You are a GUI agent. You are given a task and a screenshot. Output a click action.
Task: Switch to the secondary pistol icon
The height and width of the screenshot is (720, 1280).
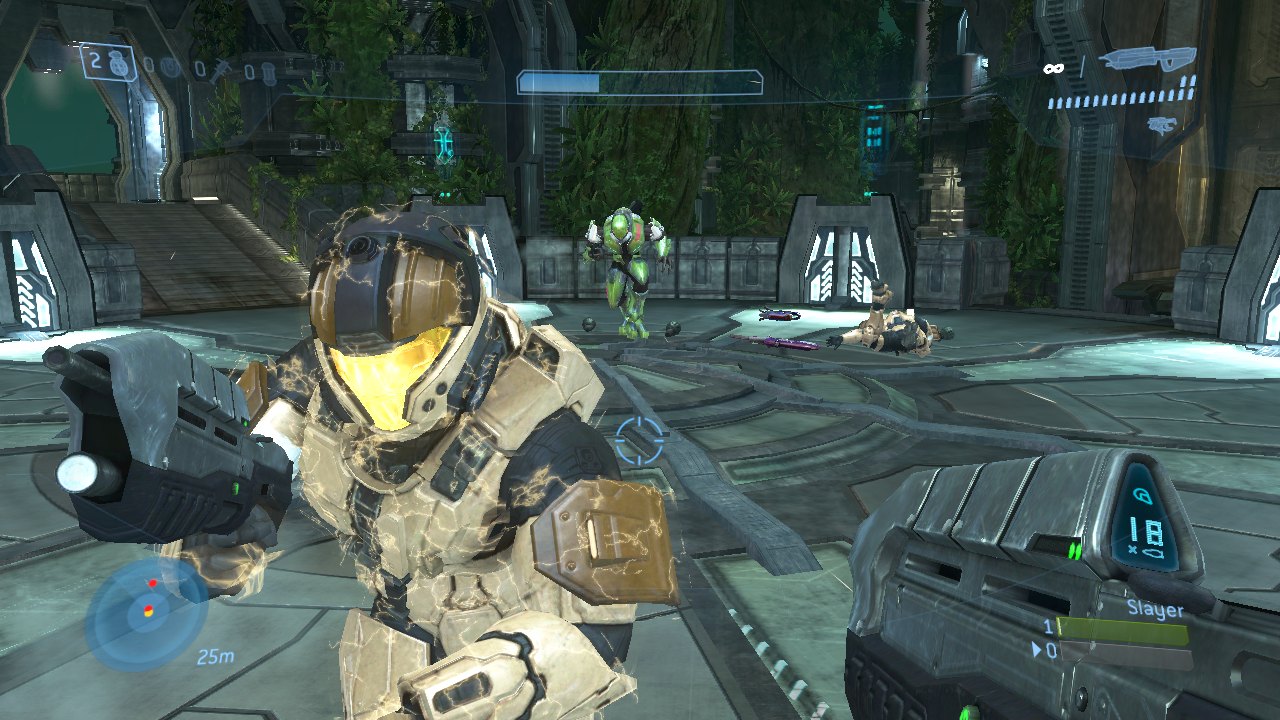click(x=1160, y=125)
